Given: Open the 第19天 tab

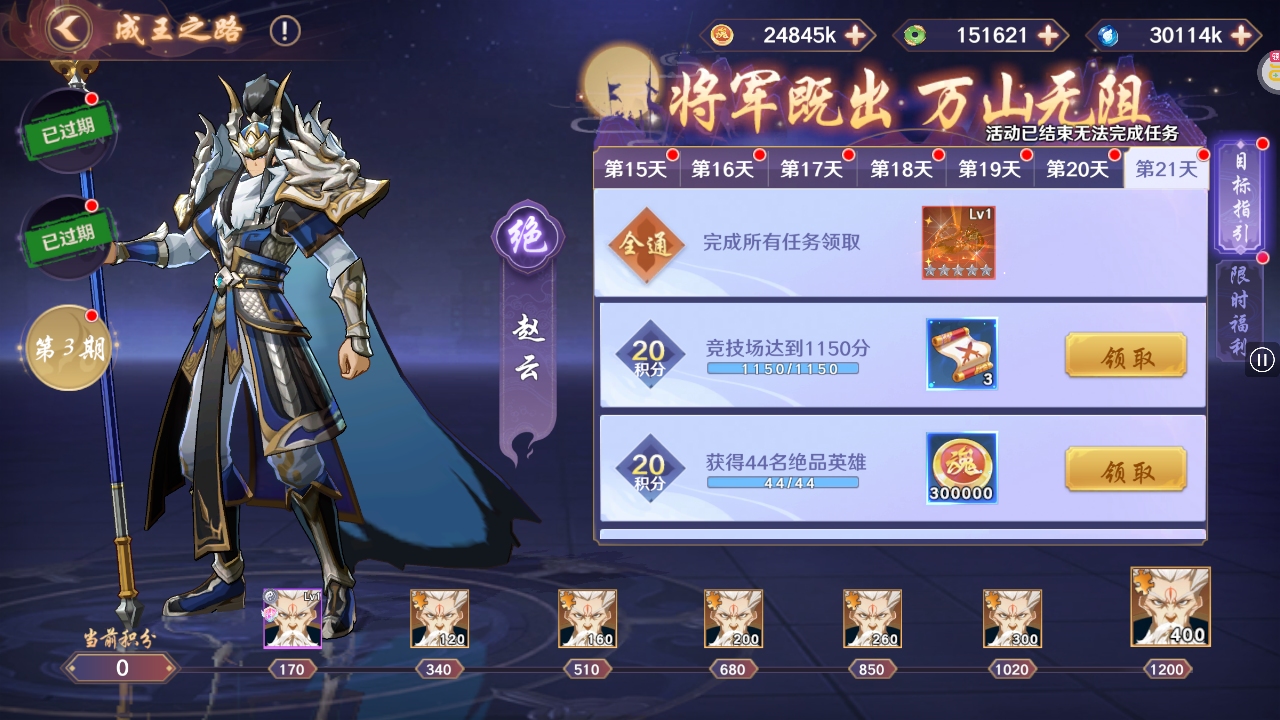Looking at the screenshot, I should click(x=990, y=169).
